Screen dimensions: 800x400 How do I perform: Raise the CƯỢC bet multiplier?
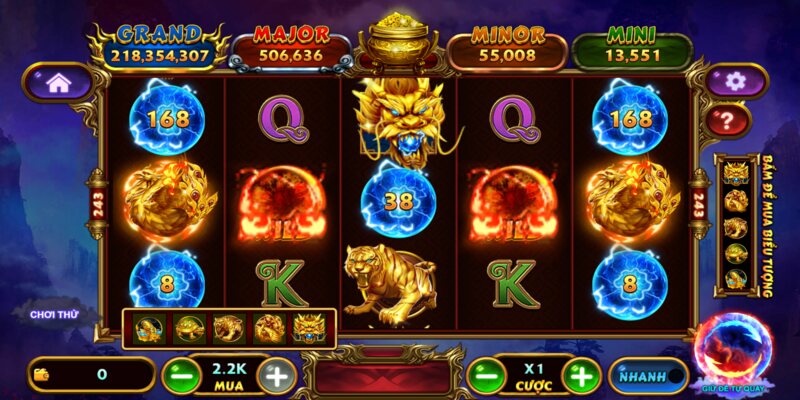tap(580, 376)
